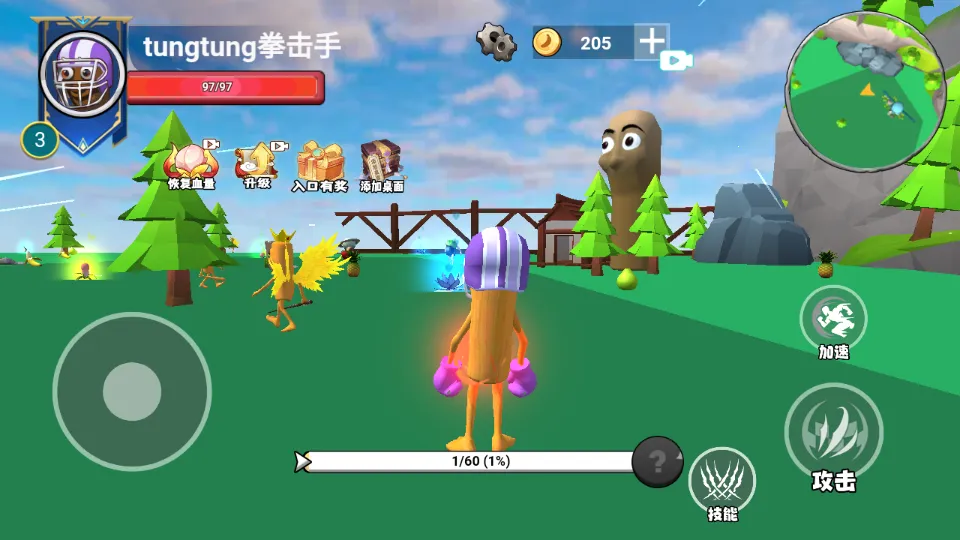
Task: Open the 入口有奖 gift box
Action: [319, 161]
